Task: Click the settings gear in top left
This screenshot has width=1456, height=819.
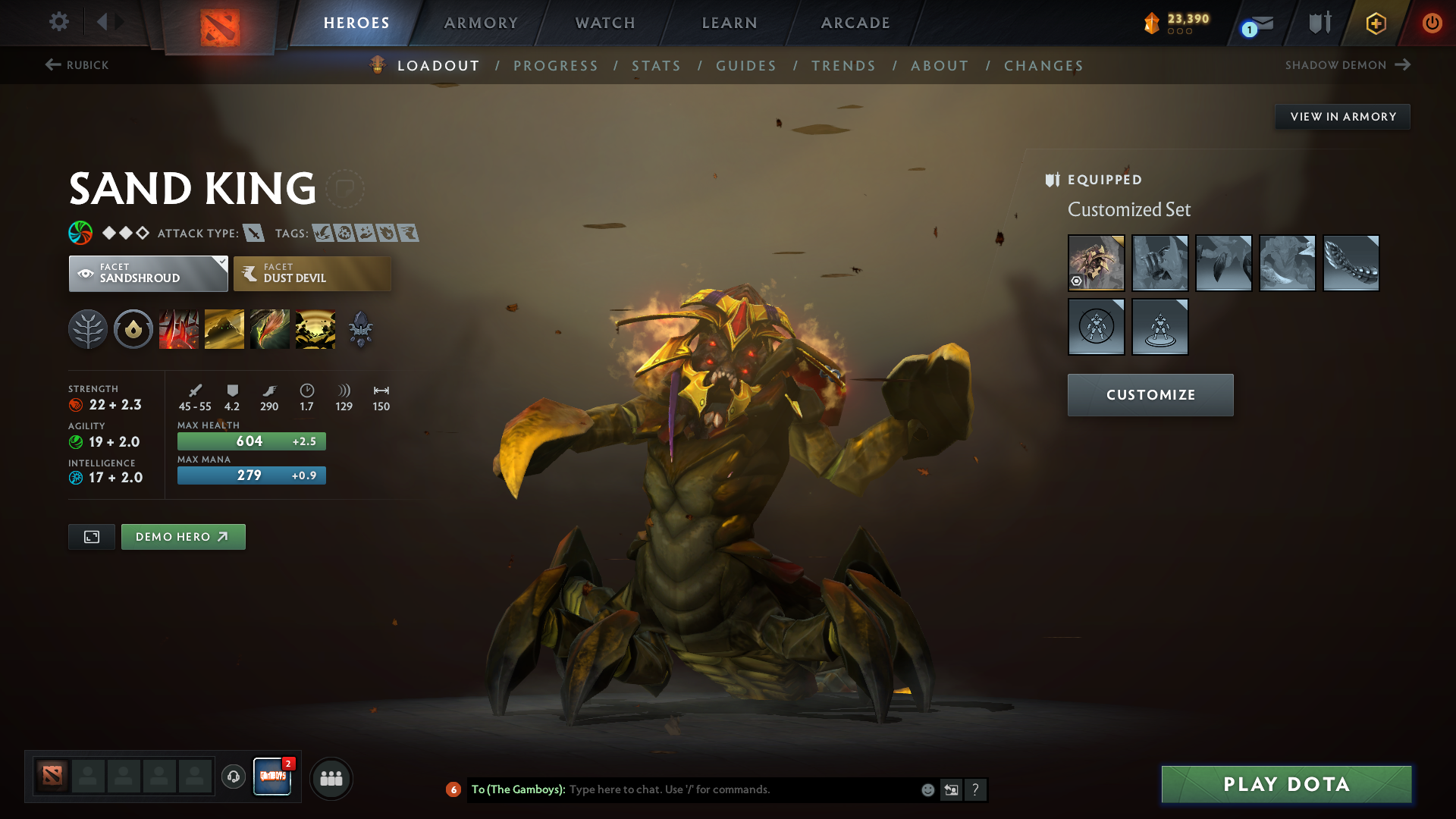Action: point(58,22)
